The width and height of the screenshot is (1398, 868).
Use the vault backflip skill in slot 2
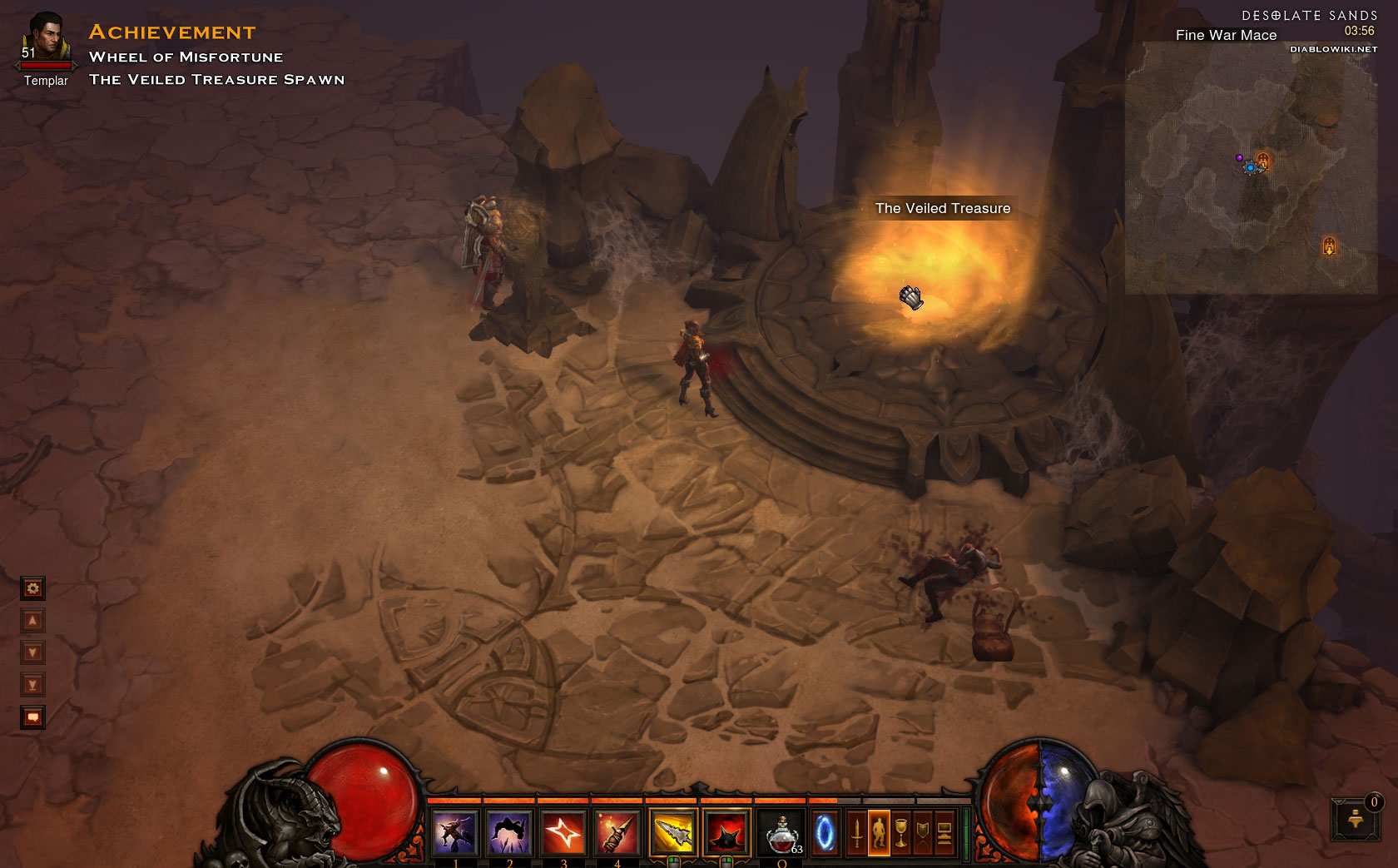[x=508, y=832]
